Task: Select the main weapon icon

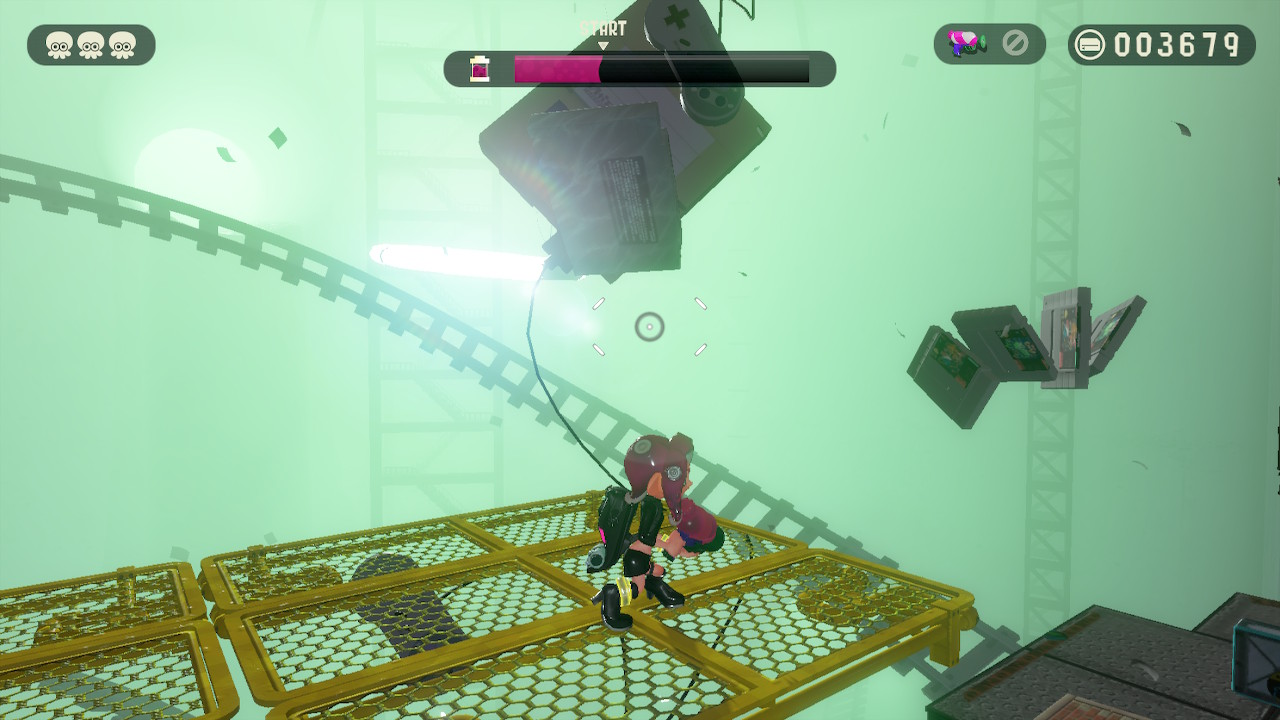Action: 967,44
